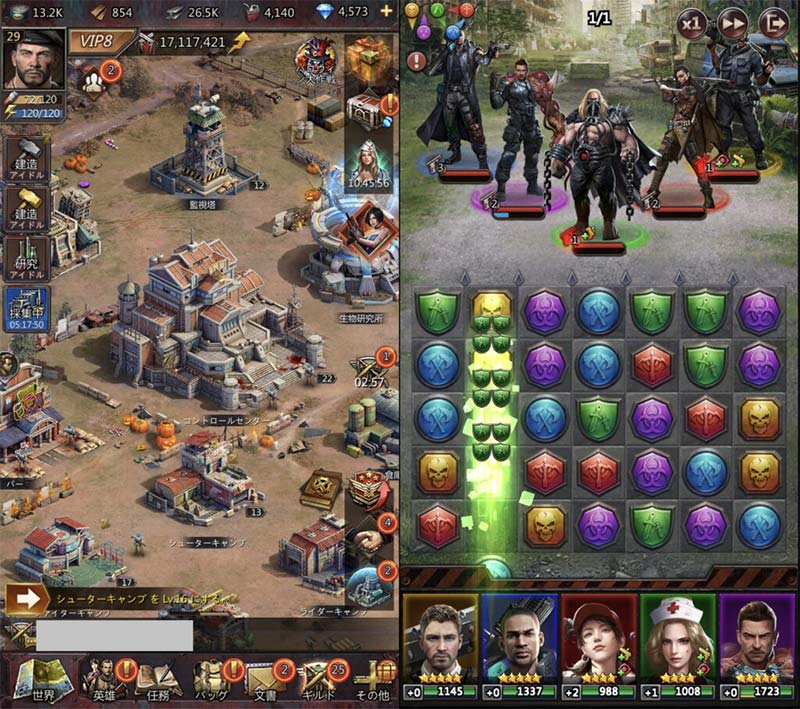800x709 pixels.
Task: Follow the シューターキャンプ upgrade quest arrow
Action: point(26,599)
